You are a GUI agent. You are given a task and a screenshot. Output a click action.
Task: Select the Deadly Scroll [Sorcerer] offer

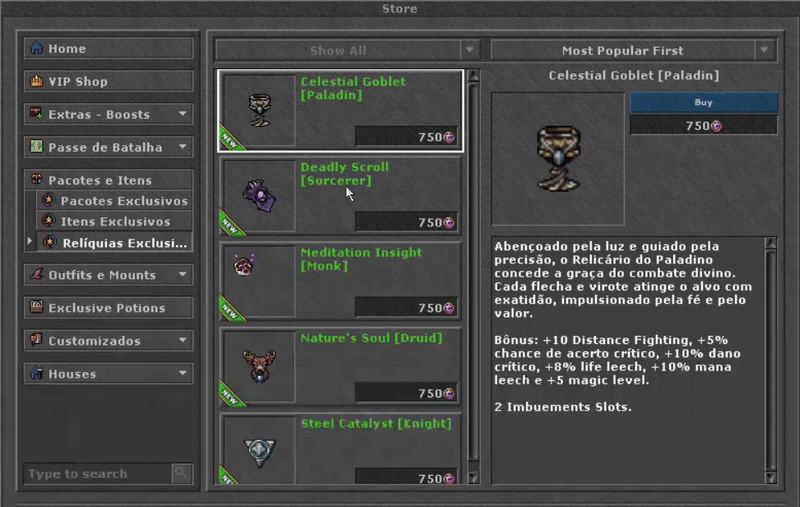[340, 194]
